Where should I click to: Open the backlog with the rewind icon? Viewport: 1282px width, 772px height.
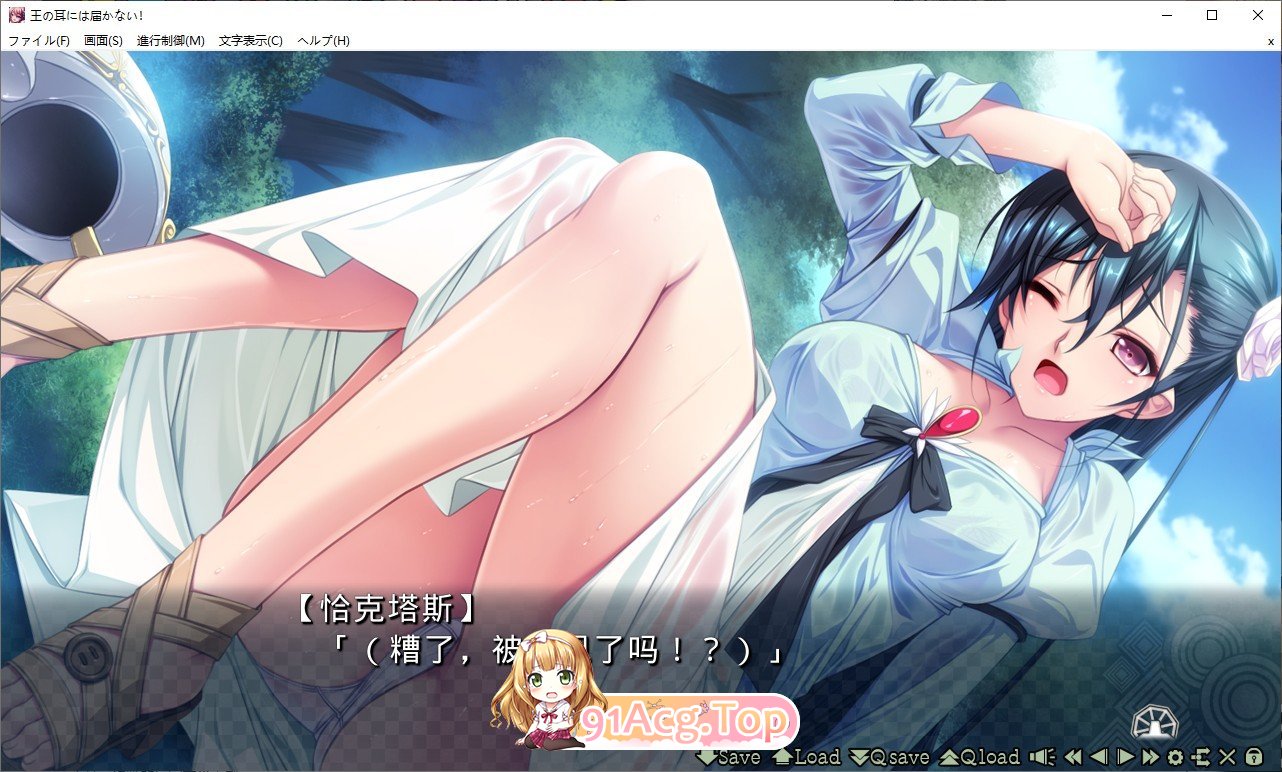pyautogui.click(x=1073, y=757)
